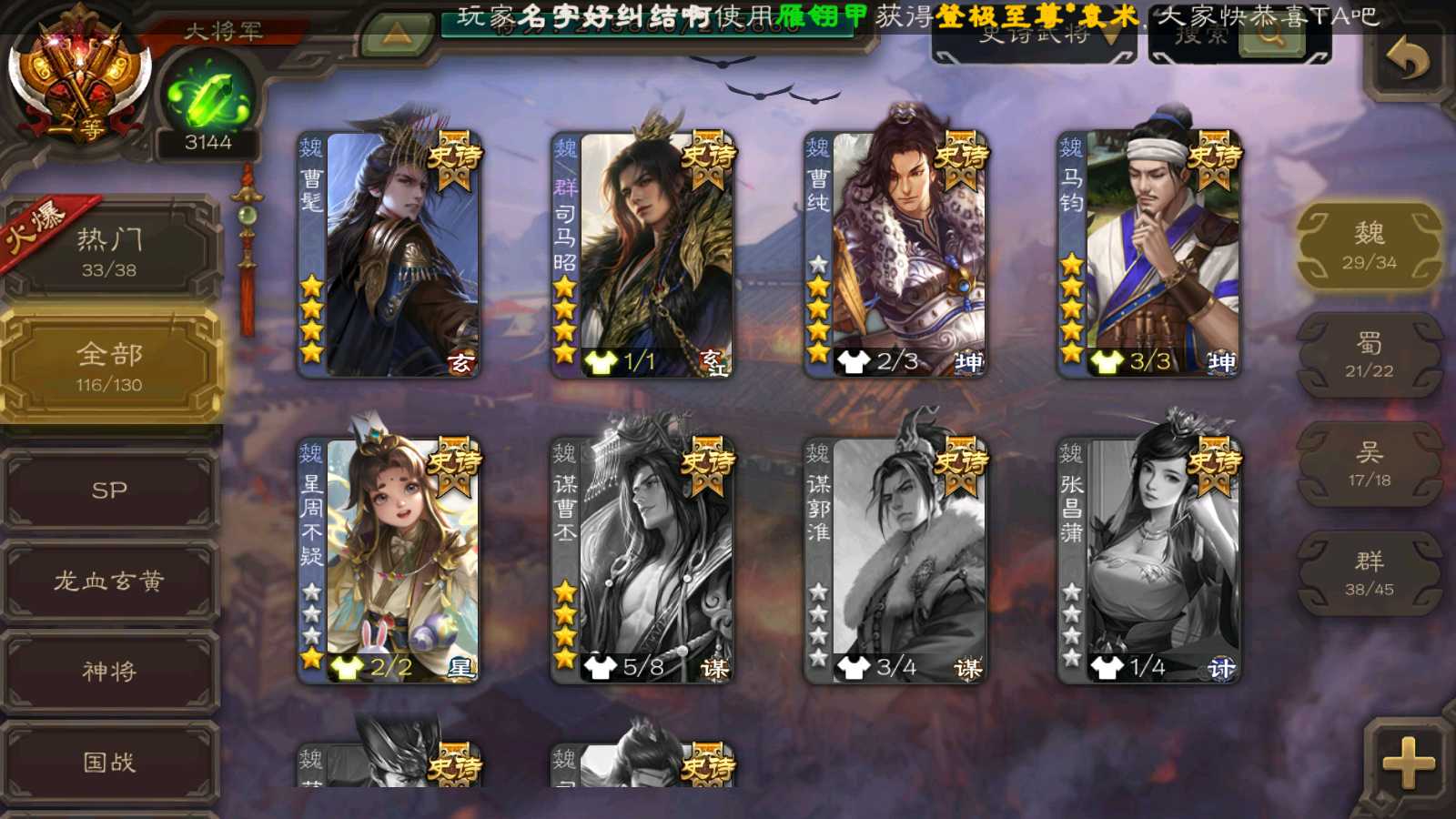
Task: Filter heroes by 吴 faction
Action: 1369,464
